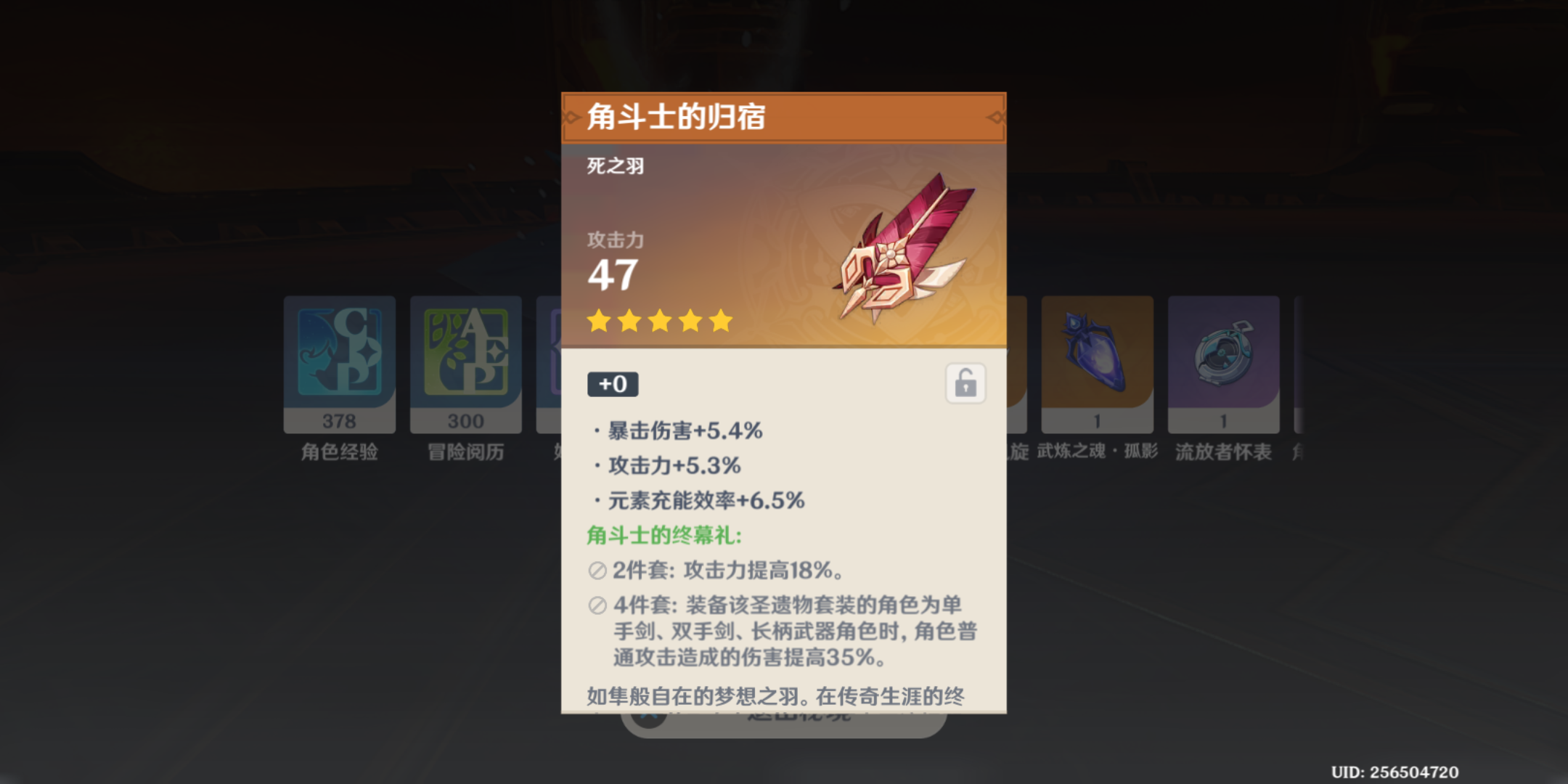1568x784 pixels.
Task: Toggle the fifth rarity star
Action: point(716,322)
